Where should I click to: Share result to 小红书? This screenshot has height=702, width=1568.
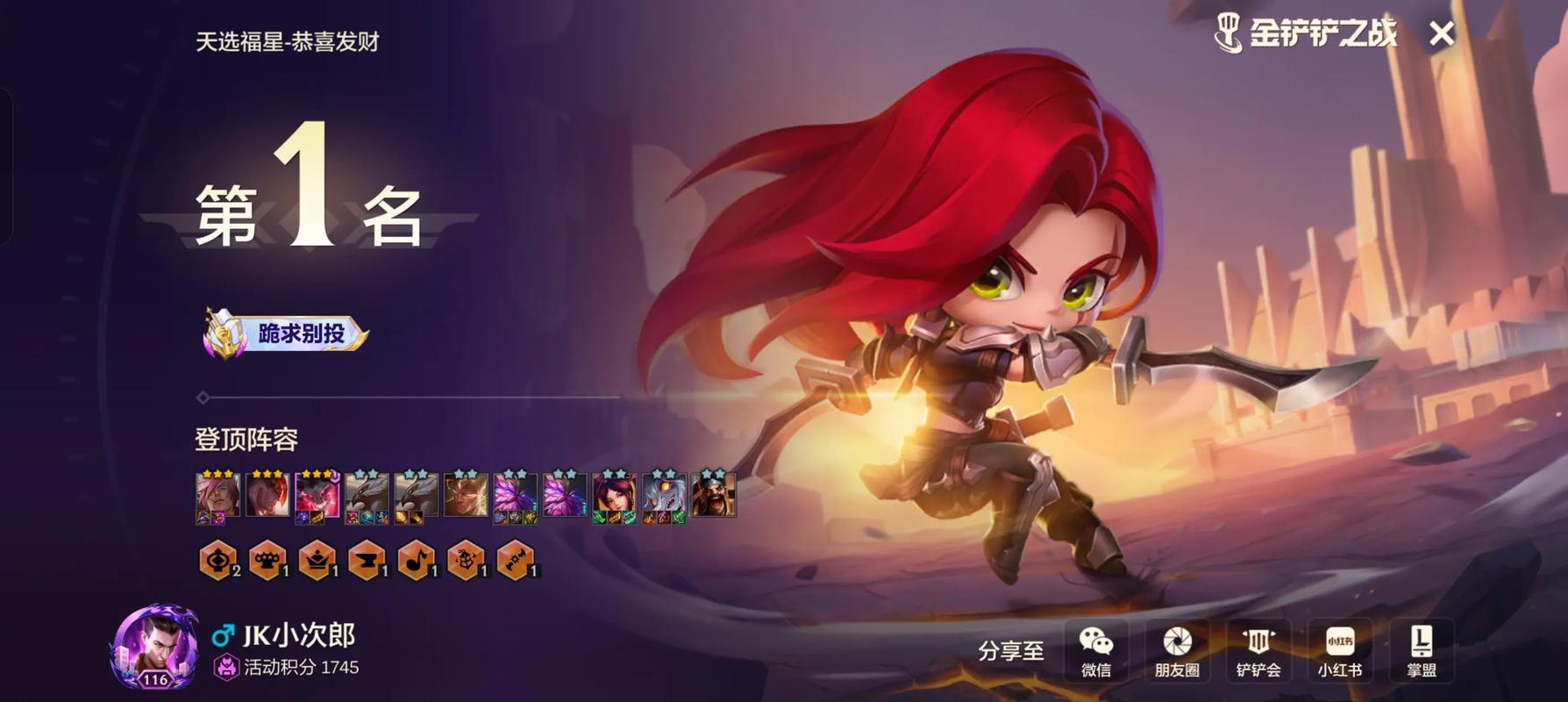click(1339, 650)
